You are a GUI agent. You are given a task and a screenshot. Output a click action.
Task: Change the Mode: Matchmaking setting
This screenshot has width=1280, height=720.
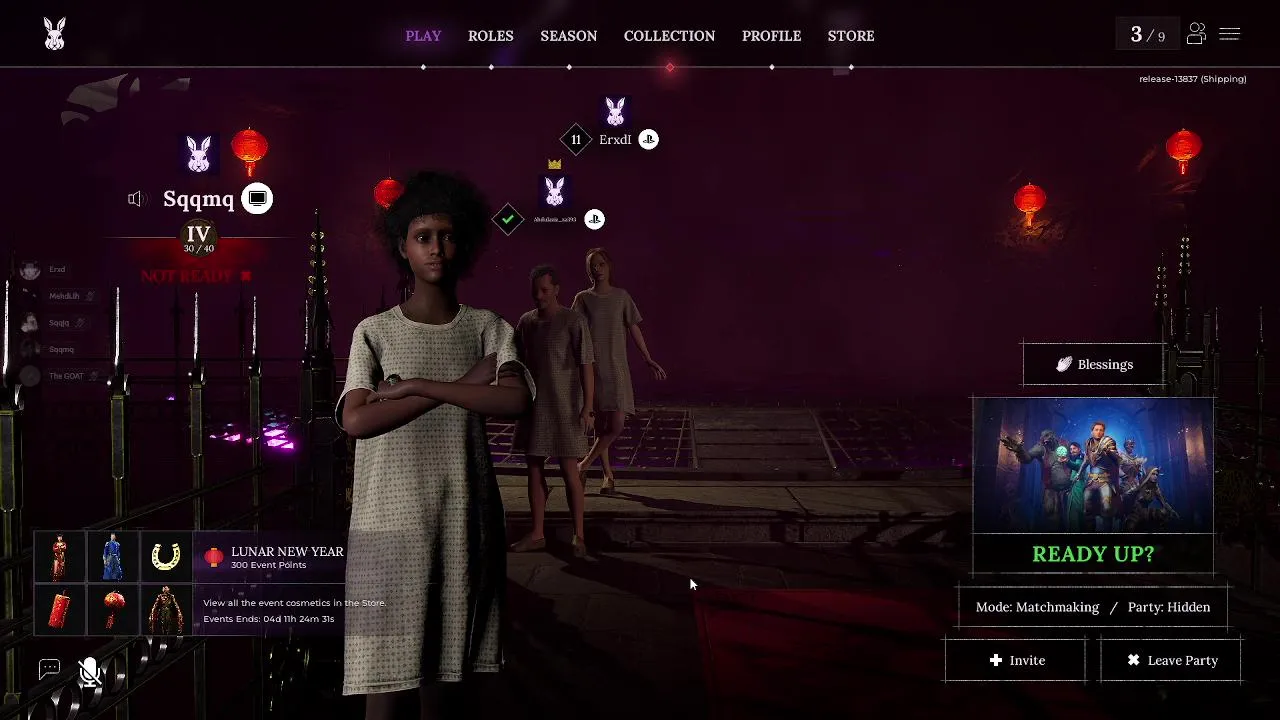(1037, 607)
